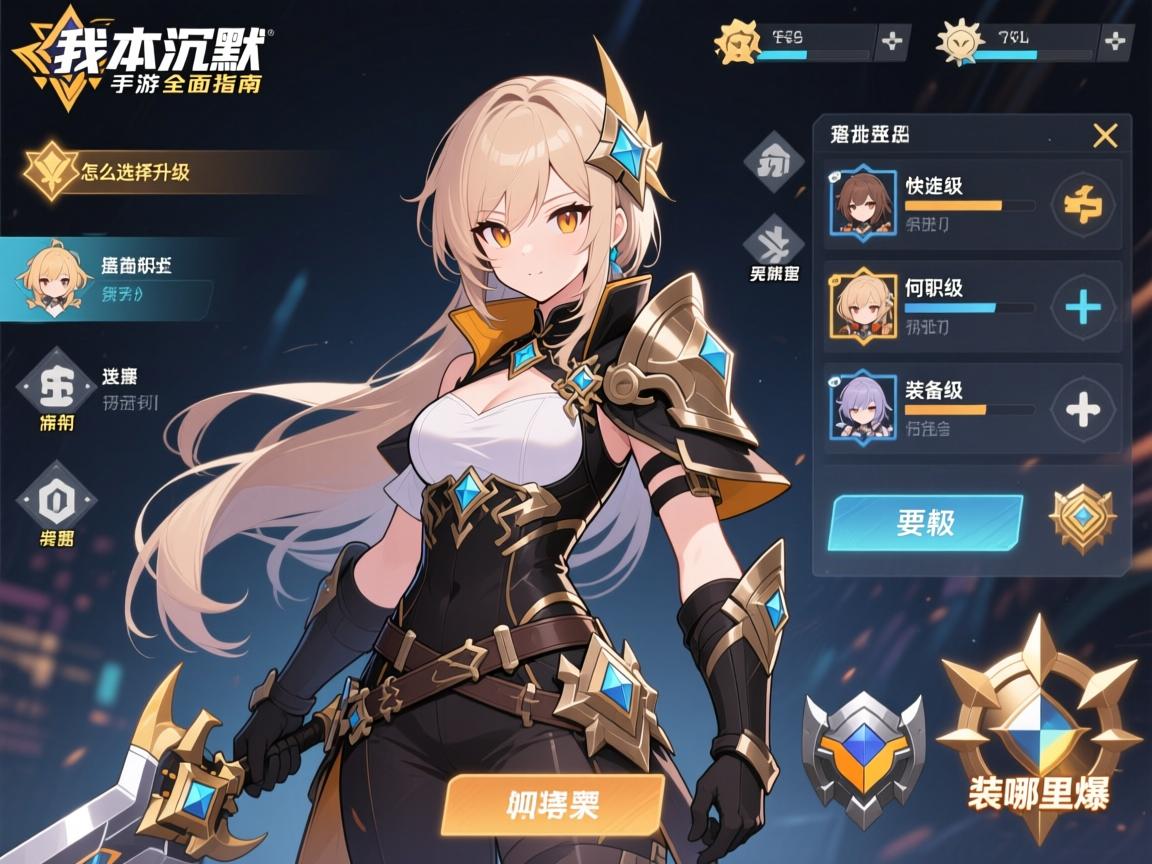Add to 何职级 with the blue plus
Image resolution: width=1152 pixels, height=864 pixels.
click(x=1084, y=307)
